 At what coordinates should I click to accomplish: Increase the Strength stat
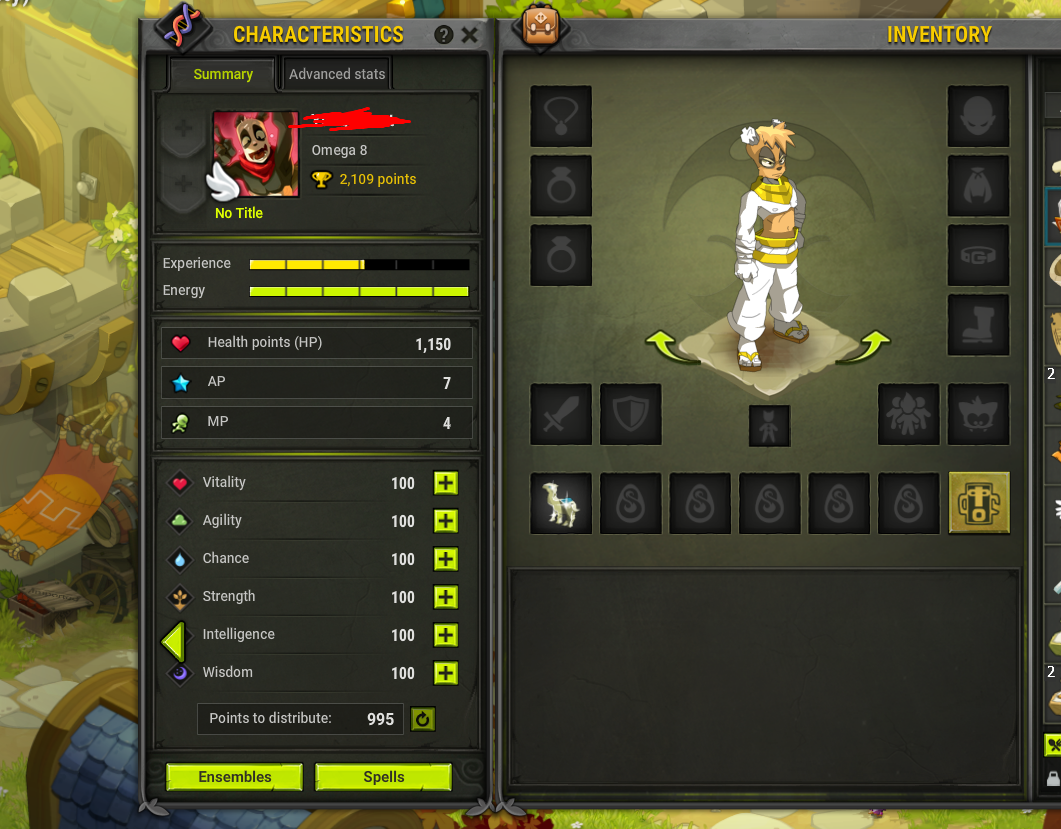click(x=446, y=597)
